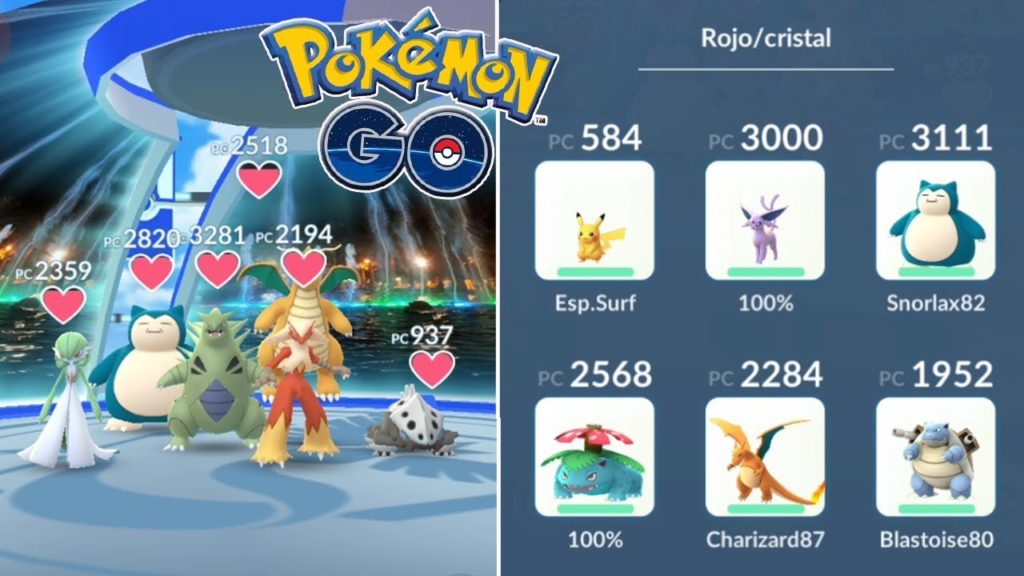Pick the Snorlax82 team slot

pos(935,220)
